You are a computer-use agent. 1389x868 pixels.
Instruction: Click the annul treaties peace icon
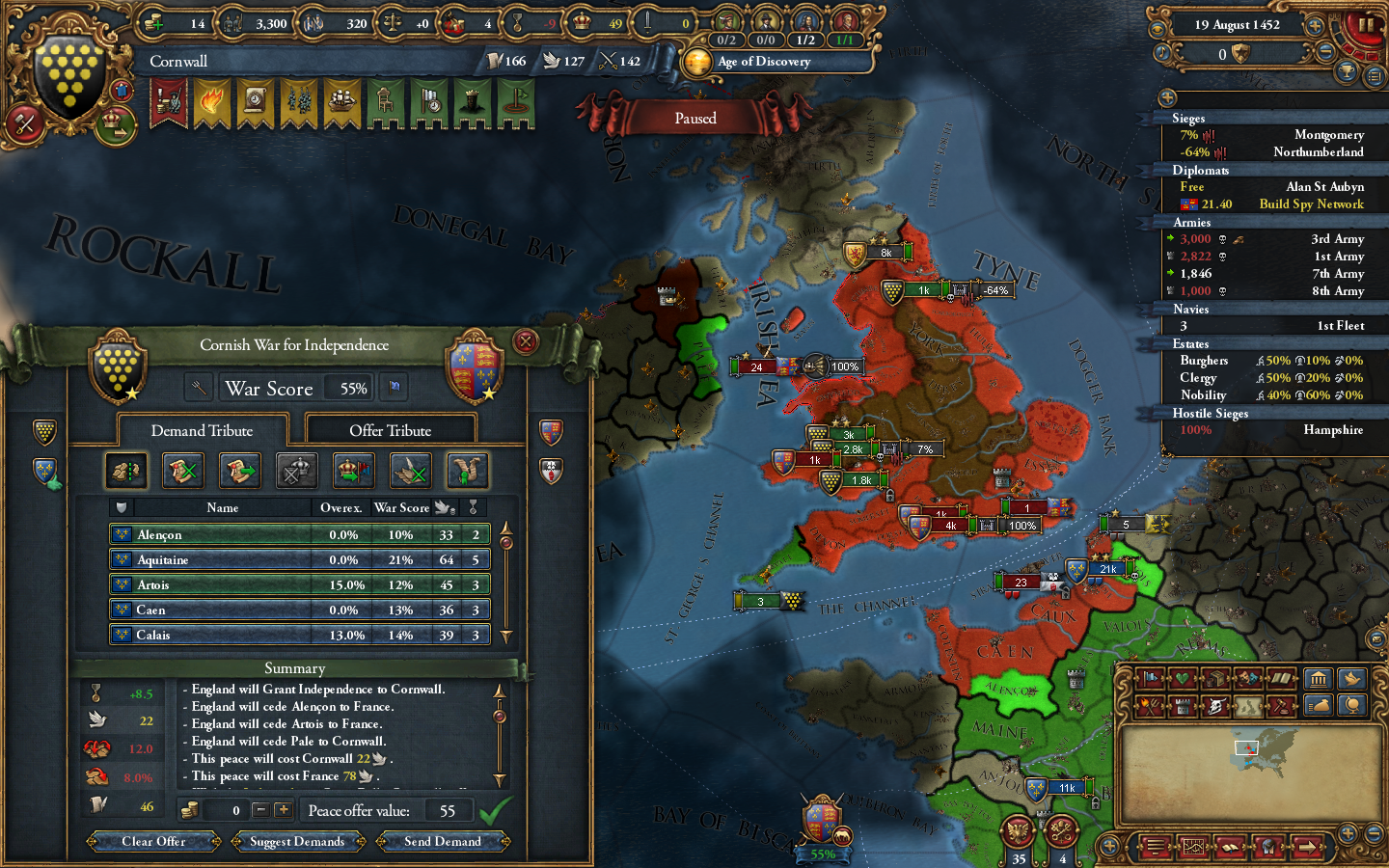[x=183, y=471]
